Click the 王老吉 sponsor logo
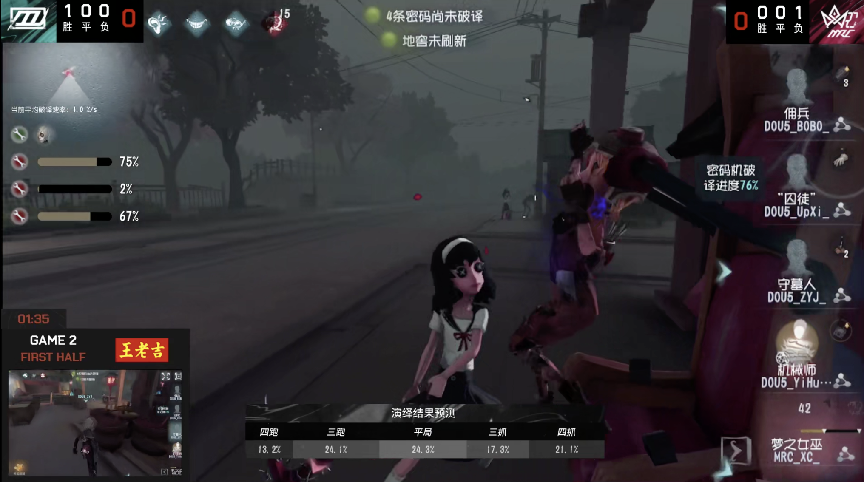This screenshot has width=864, height=482. click(x=142, y=349)
